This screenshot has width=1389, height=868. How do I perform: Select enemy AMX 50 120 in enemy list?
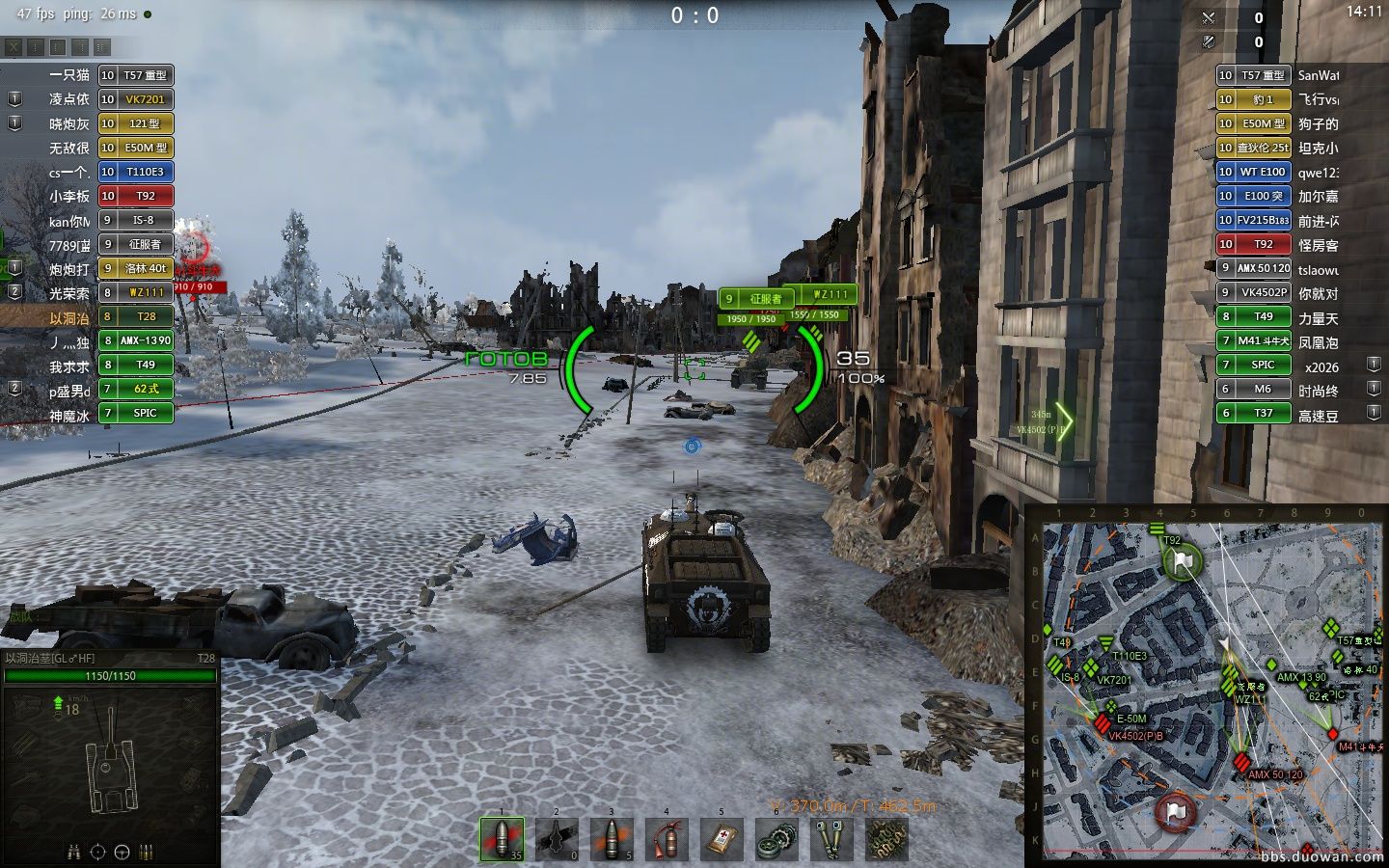[x=1253, y=268]
